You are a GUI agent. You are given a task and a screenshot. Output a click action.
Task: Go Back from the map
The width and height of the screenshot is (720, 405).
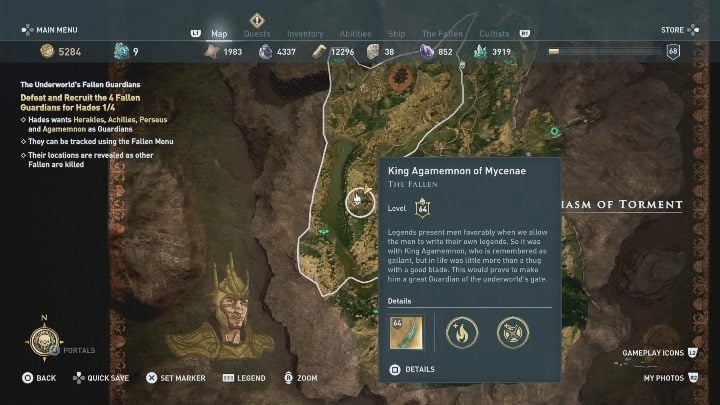[40, 378]
